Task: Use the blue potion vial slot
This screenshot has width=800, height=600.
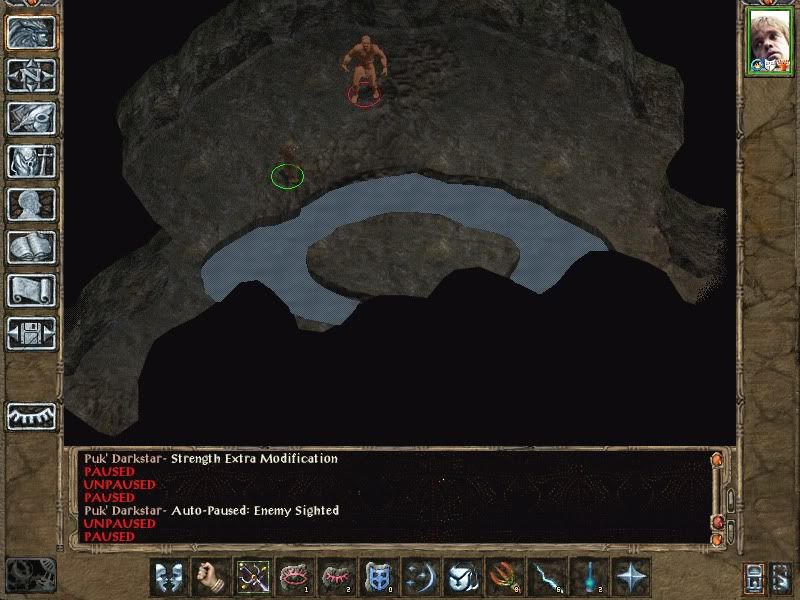Action: click(x=588, y=577)
